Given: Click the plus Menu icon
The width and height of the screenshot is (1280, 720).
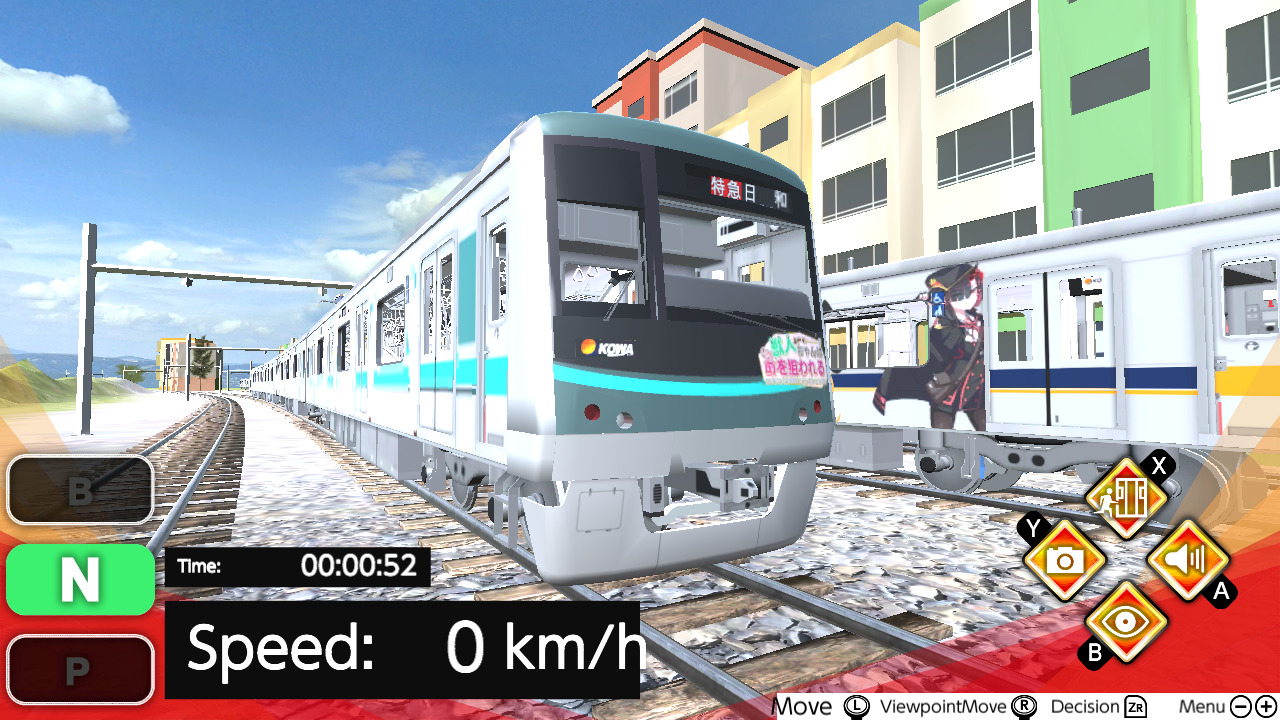Looking at the screenshot, I should tap(1266, 707).
